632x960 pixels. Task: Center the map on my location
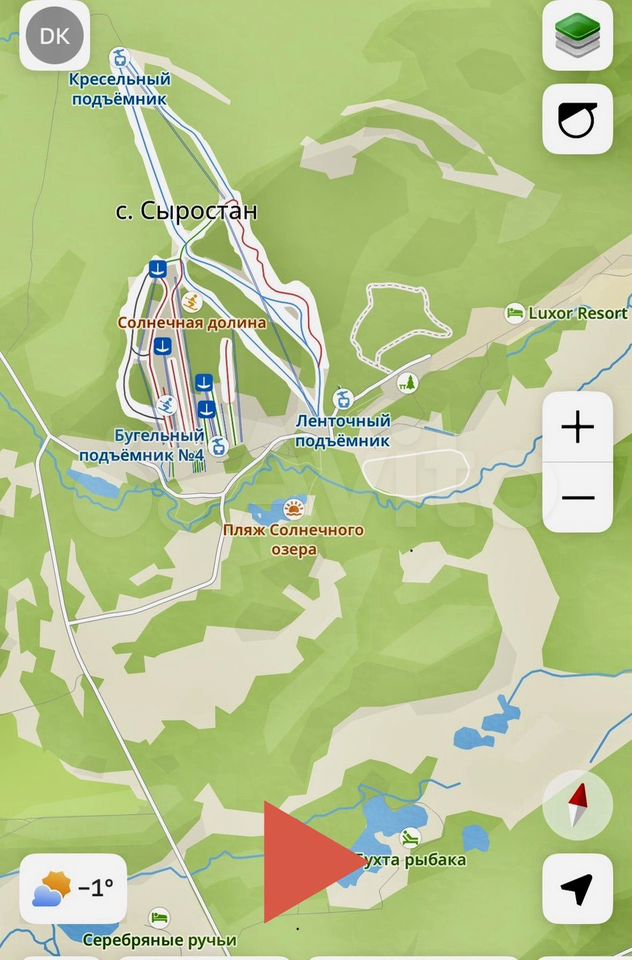(x=577, y=888)
